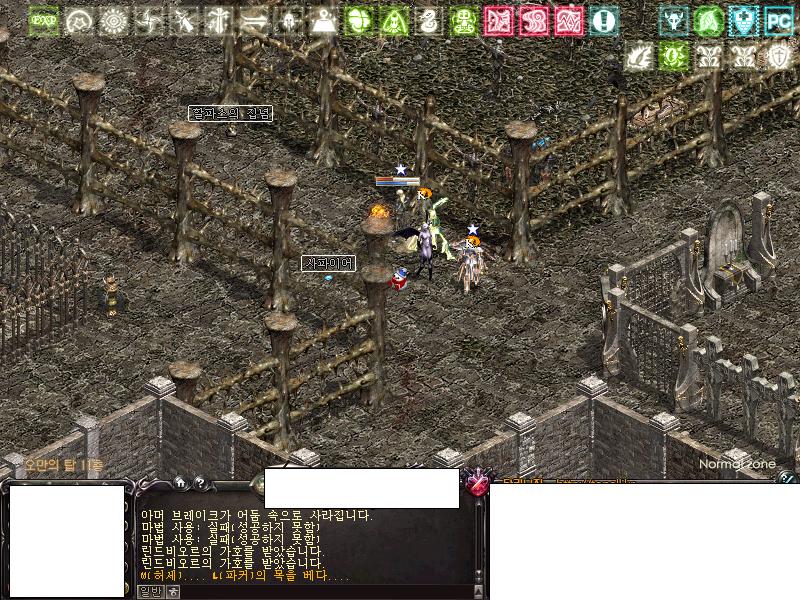Click the chat log message area
Viewport: 800px width, 600px height.
tap(300, 545)
